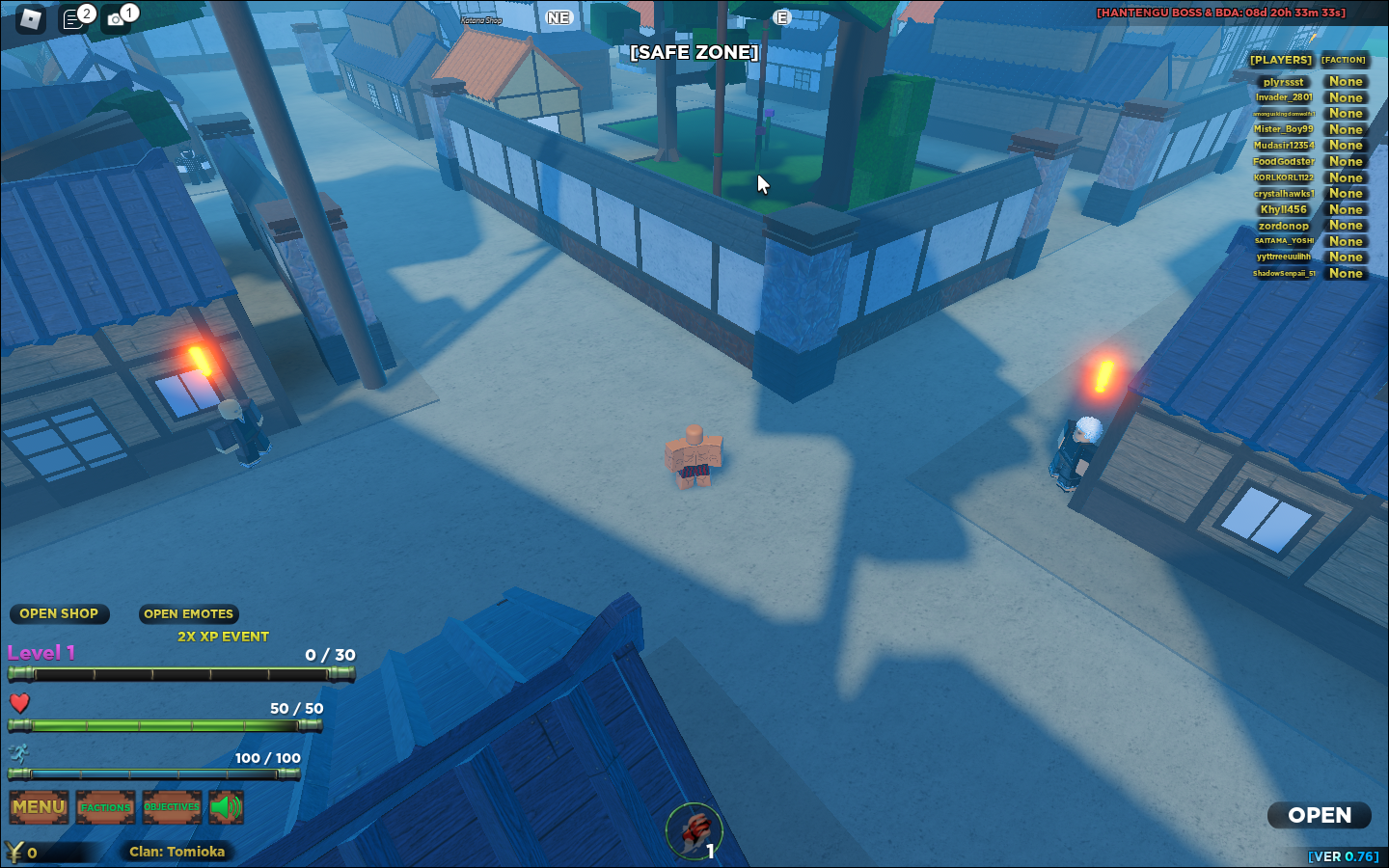Select the fist hotbar slot 1

(x=694, y=830)
